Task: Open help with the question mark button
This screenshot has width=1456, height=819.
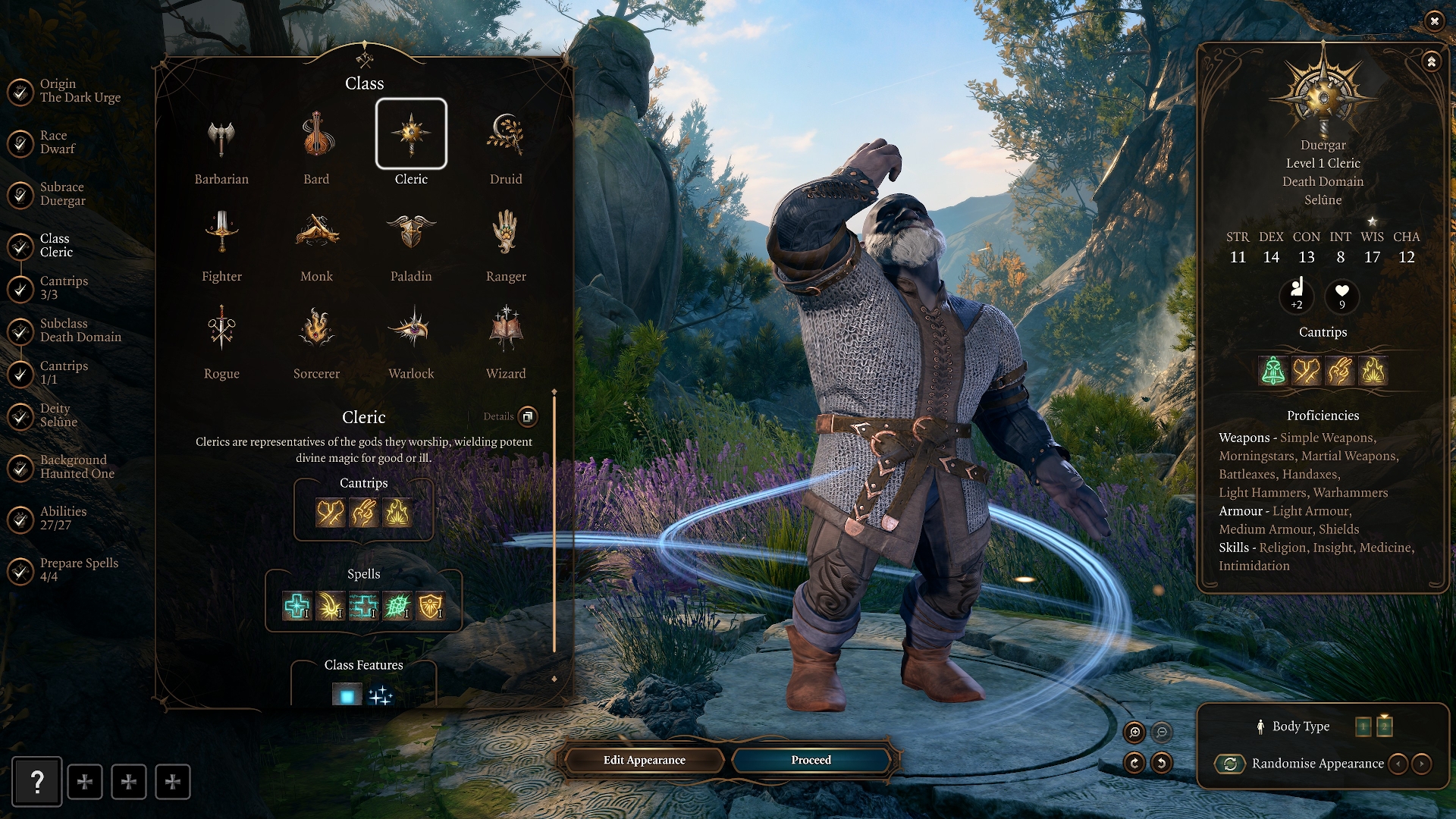Action: pyautogui.click(x=36, y=782)
